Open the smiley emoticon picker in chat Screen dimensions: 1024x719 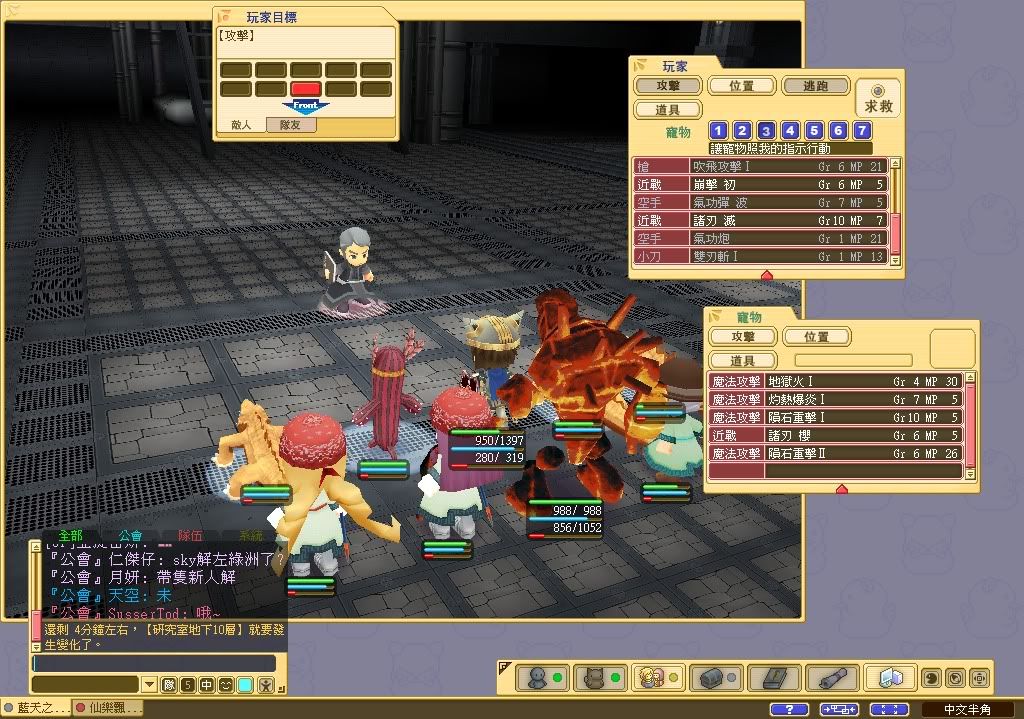point(226,685)
